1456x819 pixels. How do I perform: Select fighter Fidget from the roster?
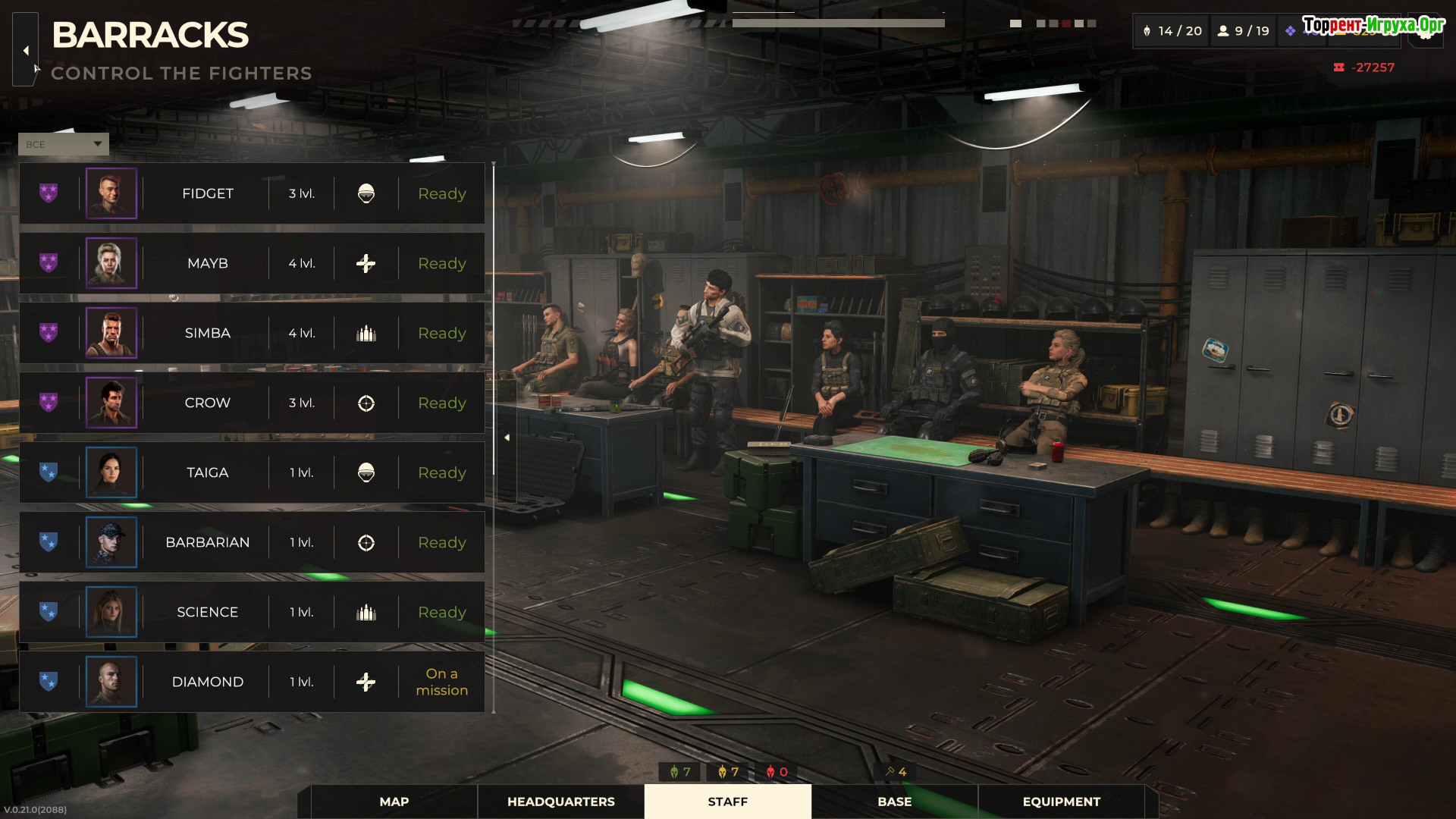click(207, 193)
